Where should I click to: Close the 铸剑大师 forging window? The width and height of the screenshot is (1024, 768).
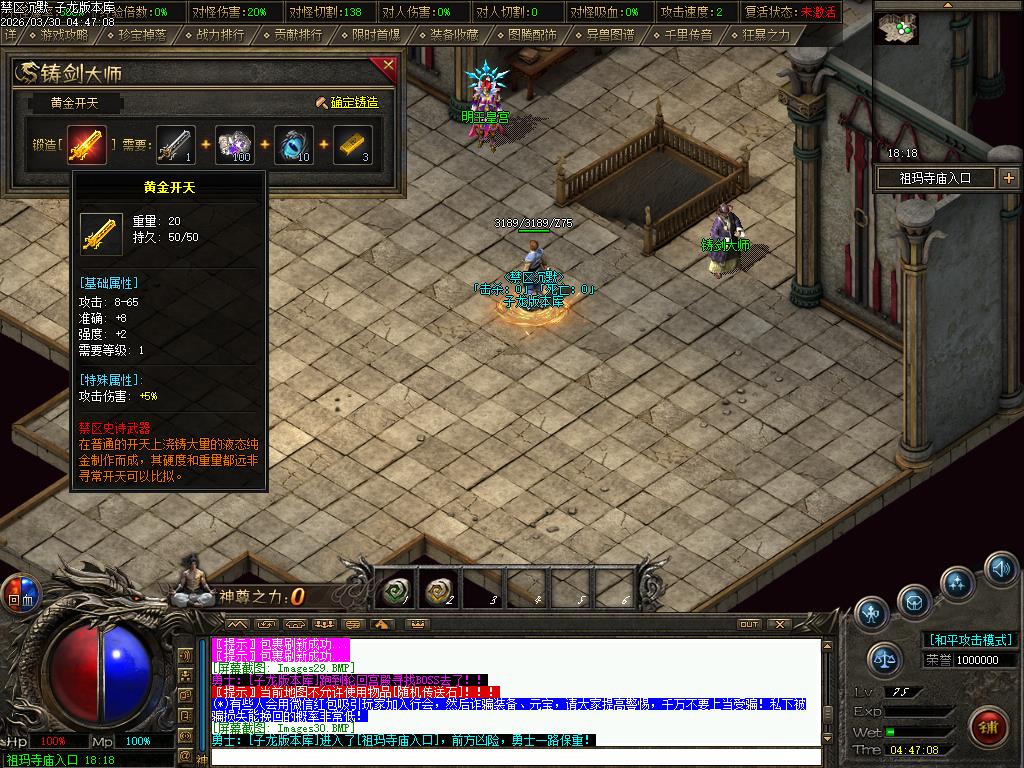tap(388, 66)
